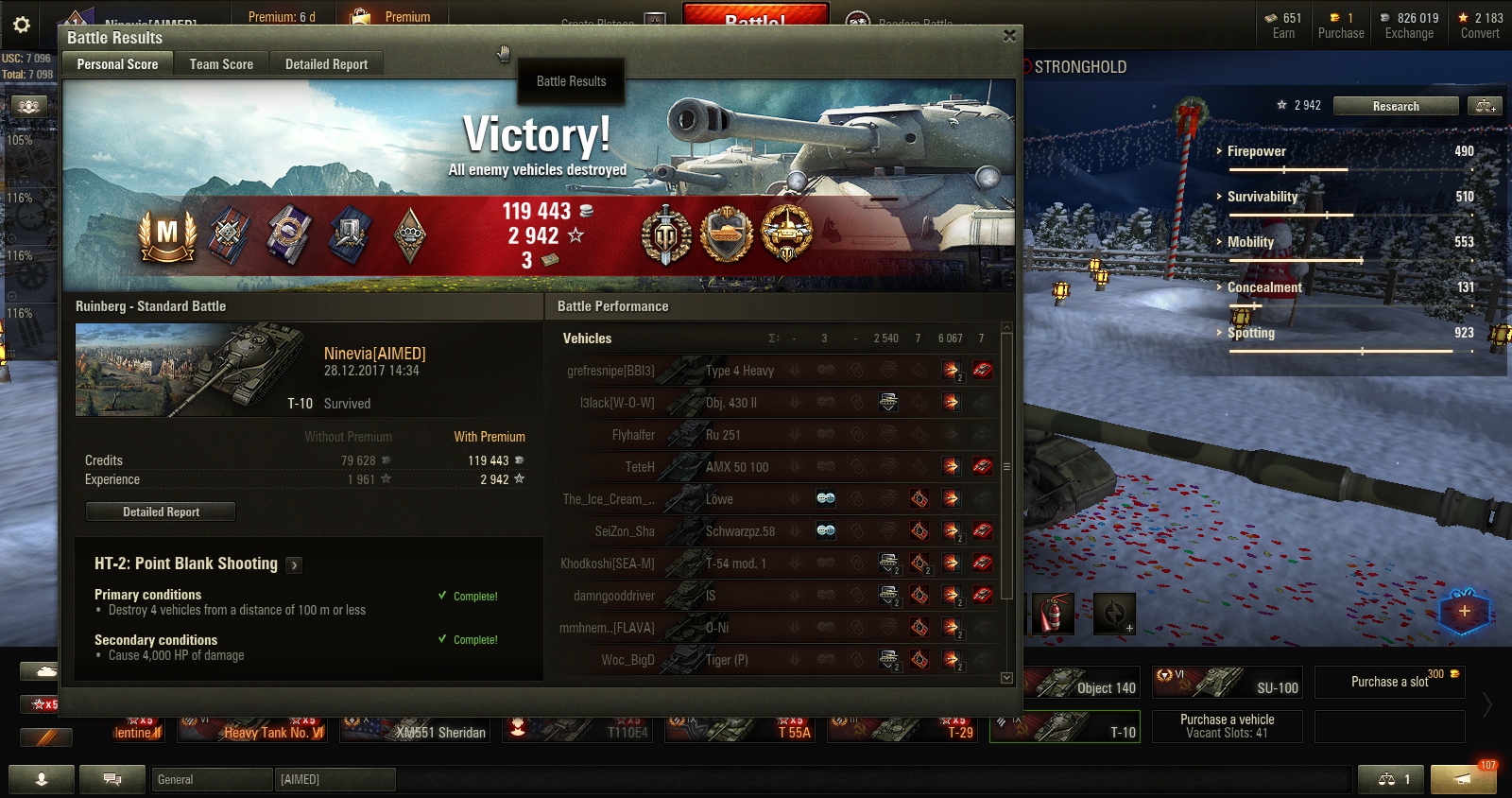
Task: Open the Detailed Report tab
Action: (326, 63)
